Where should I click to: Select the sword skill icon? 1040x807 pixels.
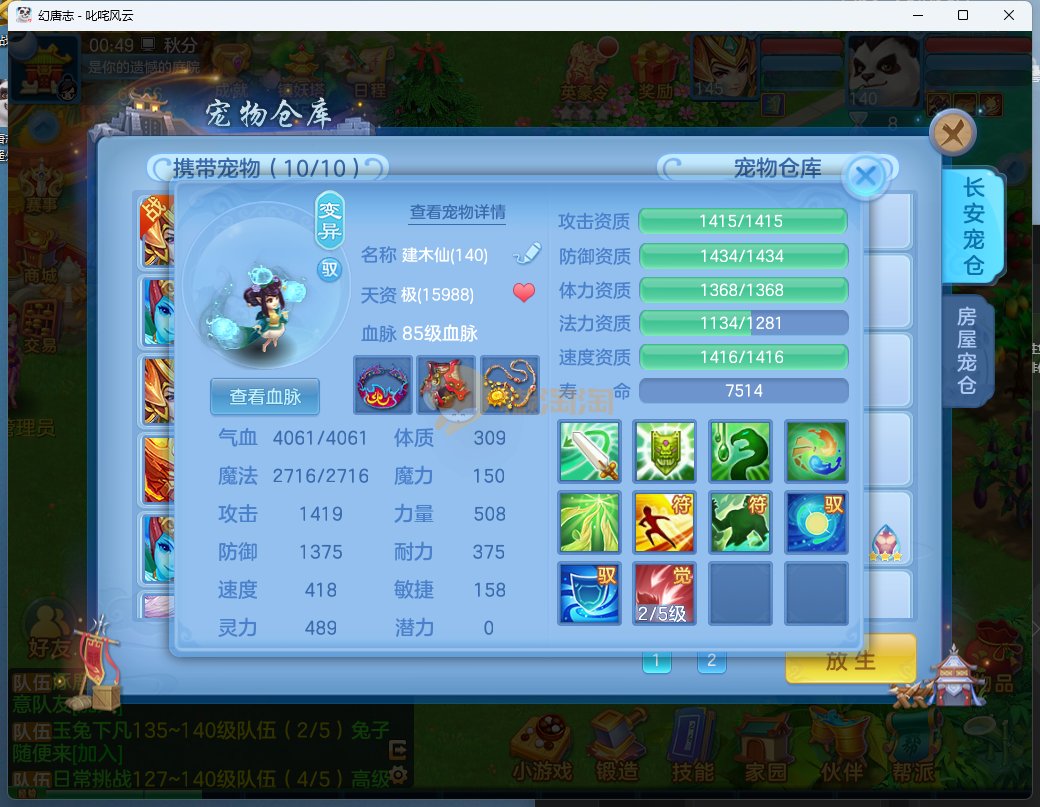tap(589, 452)
